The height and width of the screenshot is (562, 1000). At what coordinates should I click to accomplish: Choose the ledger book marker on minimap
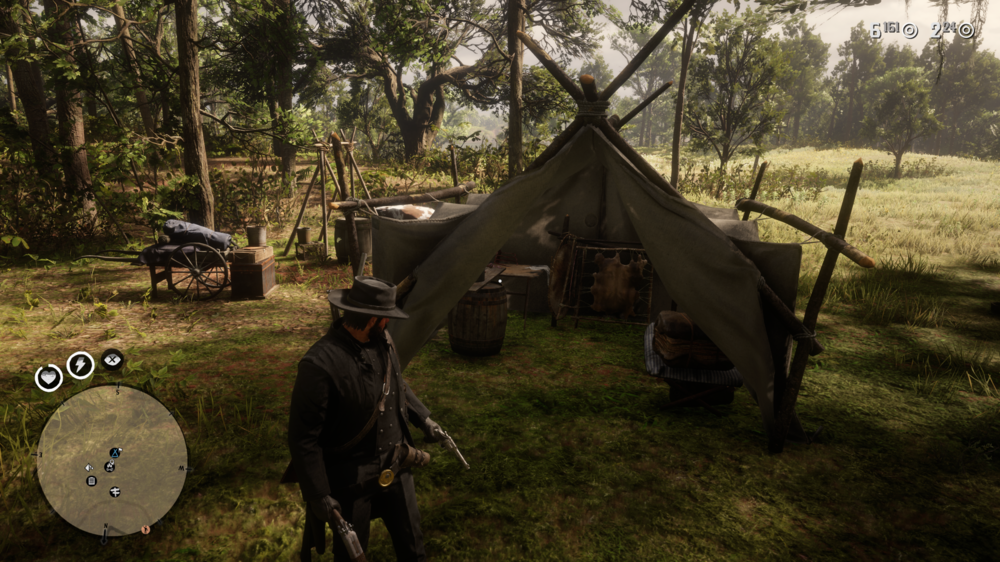(x=91, y=481)
